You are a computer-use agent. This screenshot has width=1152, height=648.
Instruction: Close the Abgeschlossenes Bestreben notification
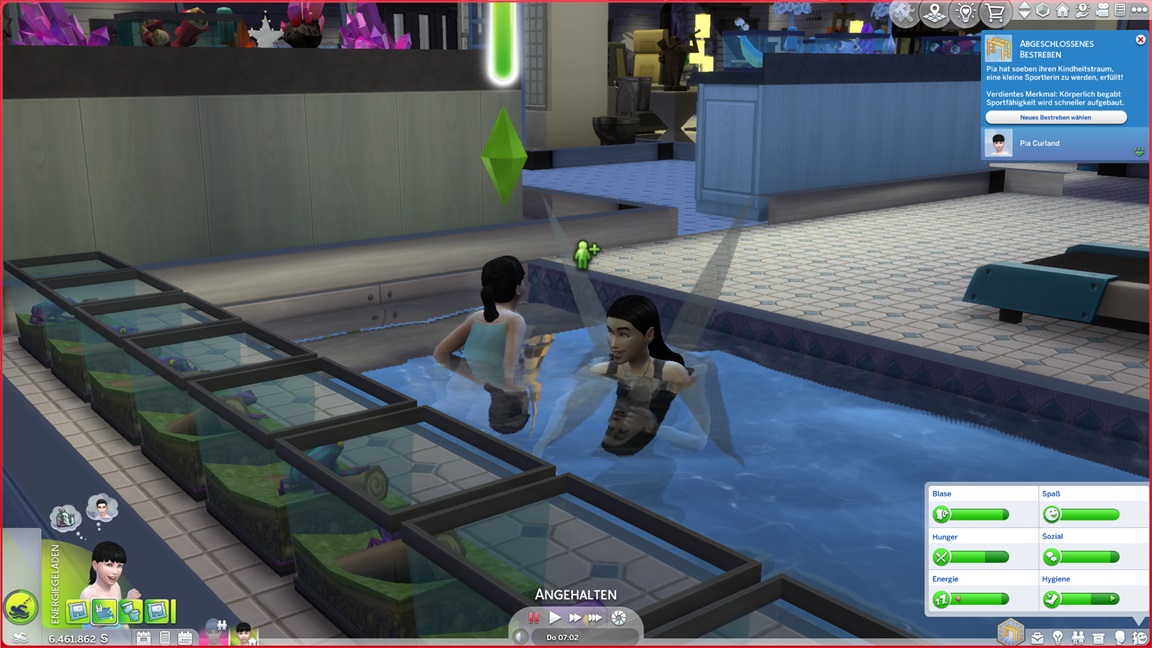point(1140,40)
